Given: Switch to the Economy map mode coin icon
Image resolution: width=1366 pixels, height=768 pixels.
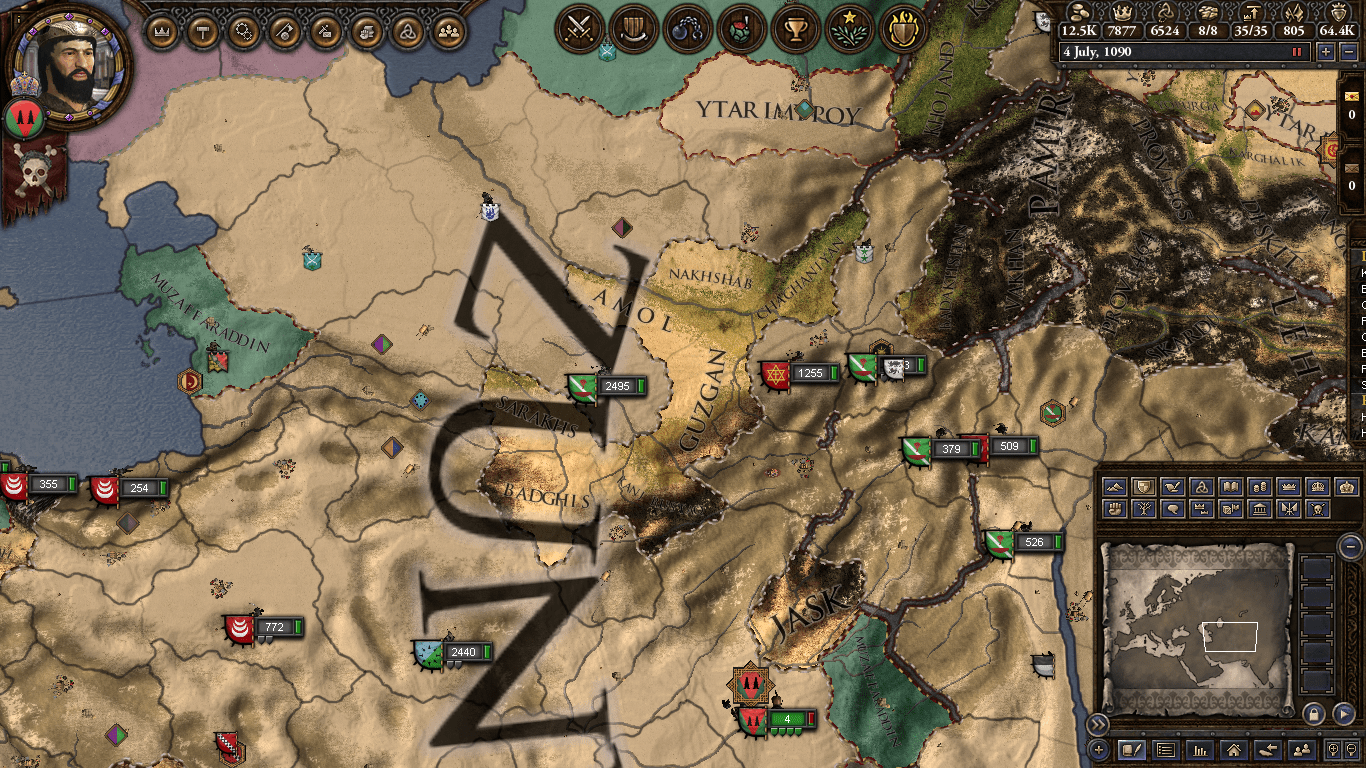Looking at the screenshot, I should 1259,487.
